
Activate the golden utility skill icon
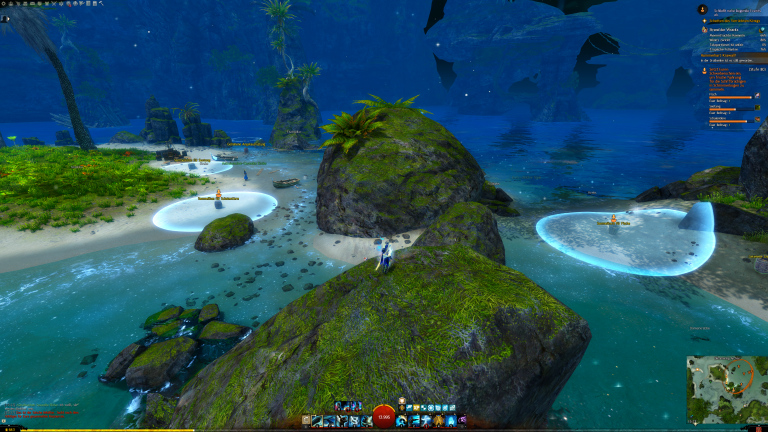[438, 421]
